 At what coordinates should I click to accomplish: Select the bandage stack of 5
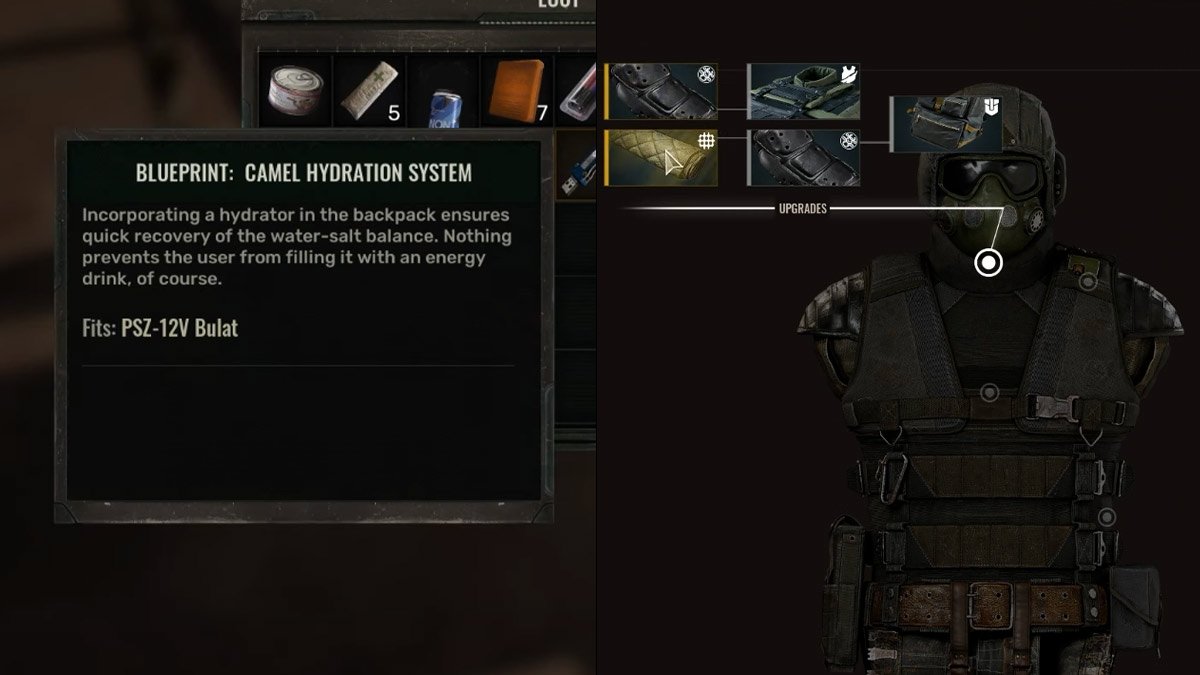[368, 91]
